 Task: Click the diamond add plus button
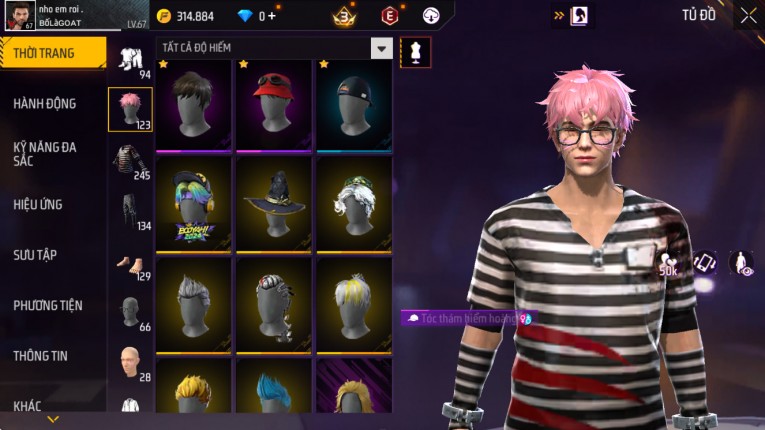[x=272, y=16]
